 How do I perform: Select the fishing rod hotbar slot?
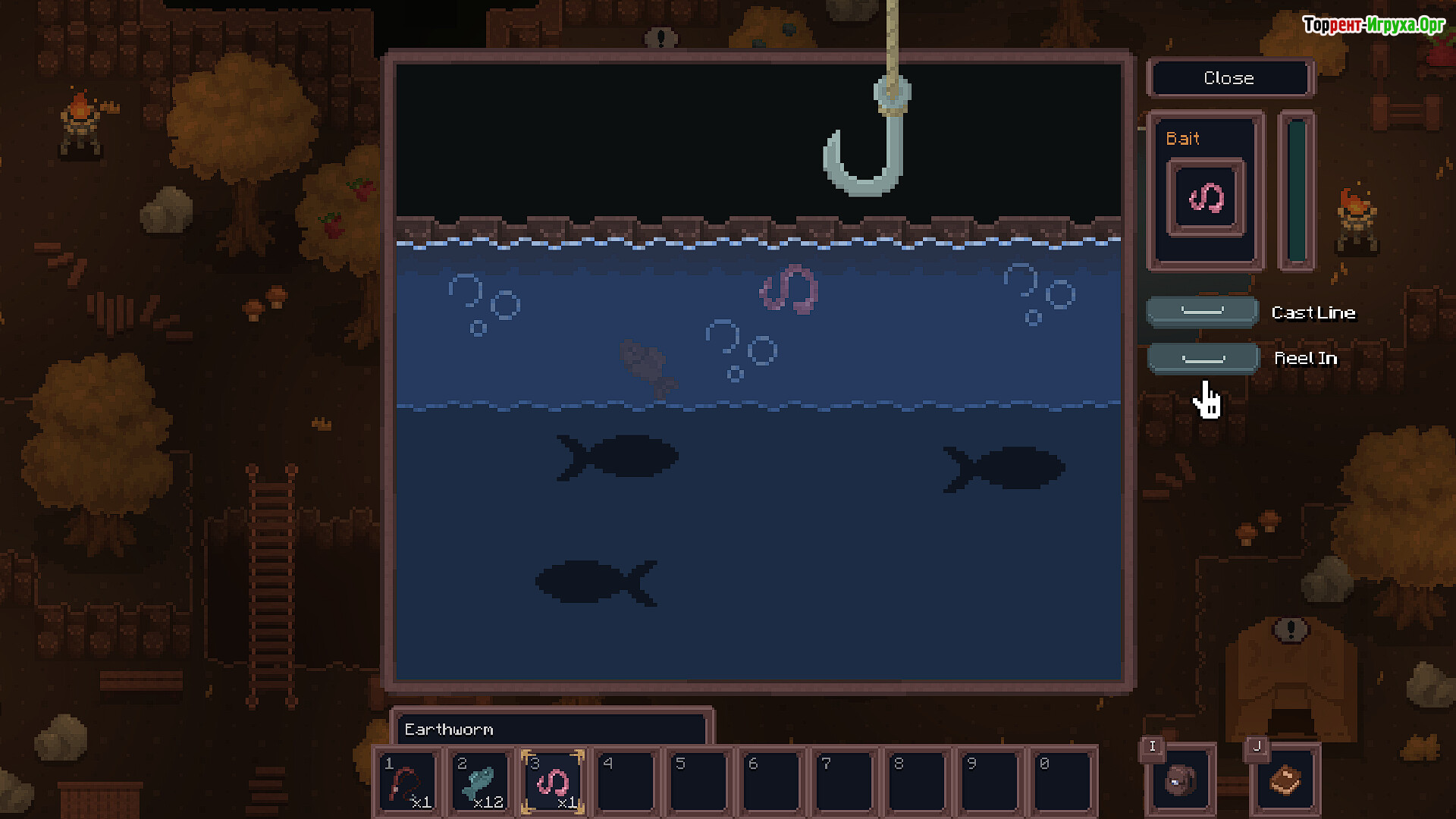(x=407, y=783)
